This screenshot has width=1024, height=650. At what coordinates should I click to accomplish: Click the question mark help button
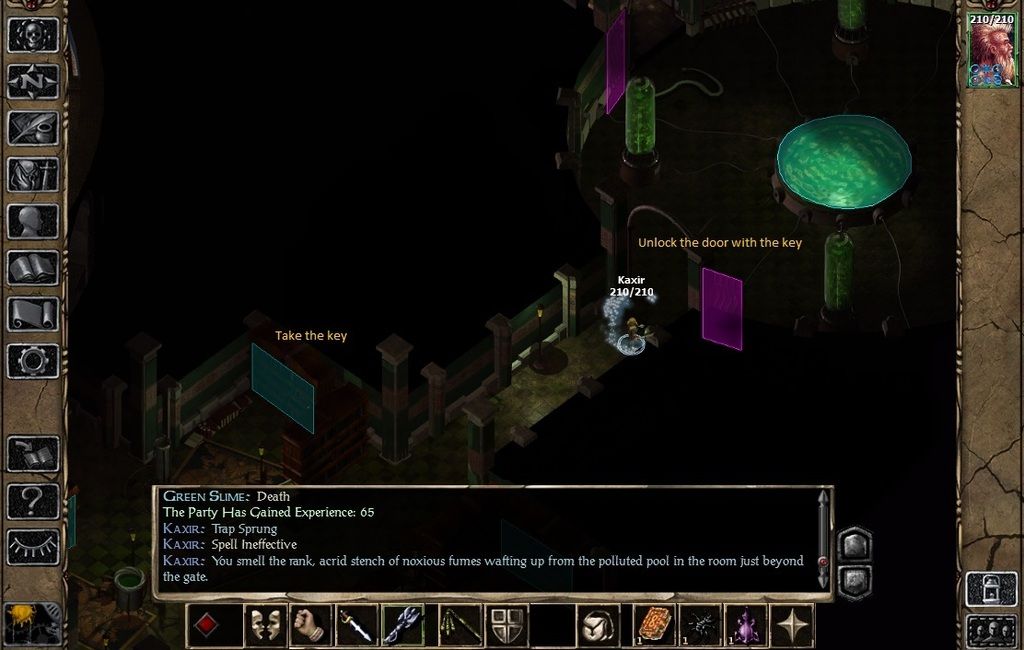(33, 500)
